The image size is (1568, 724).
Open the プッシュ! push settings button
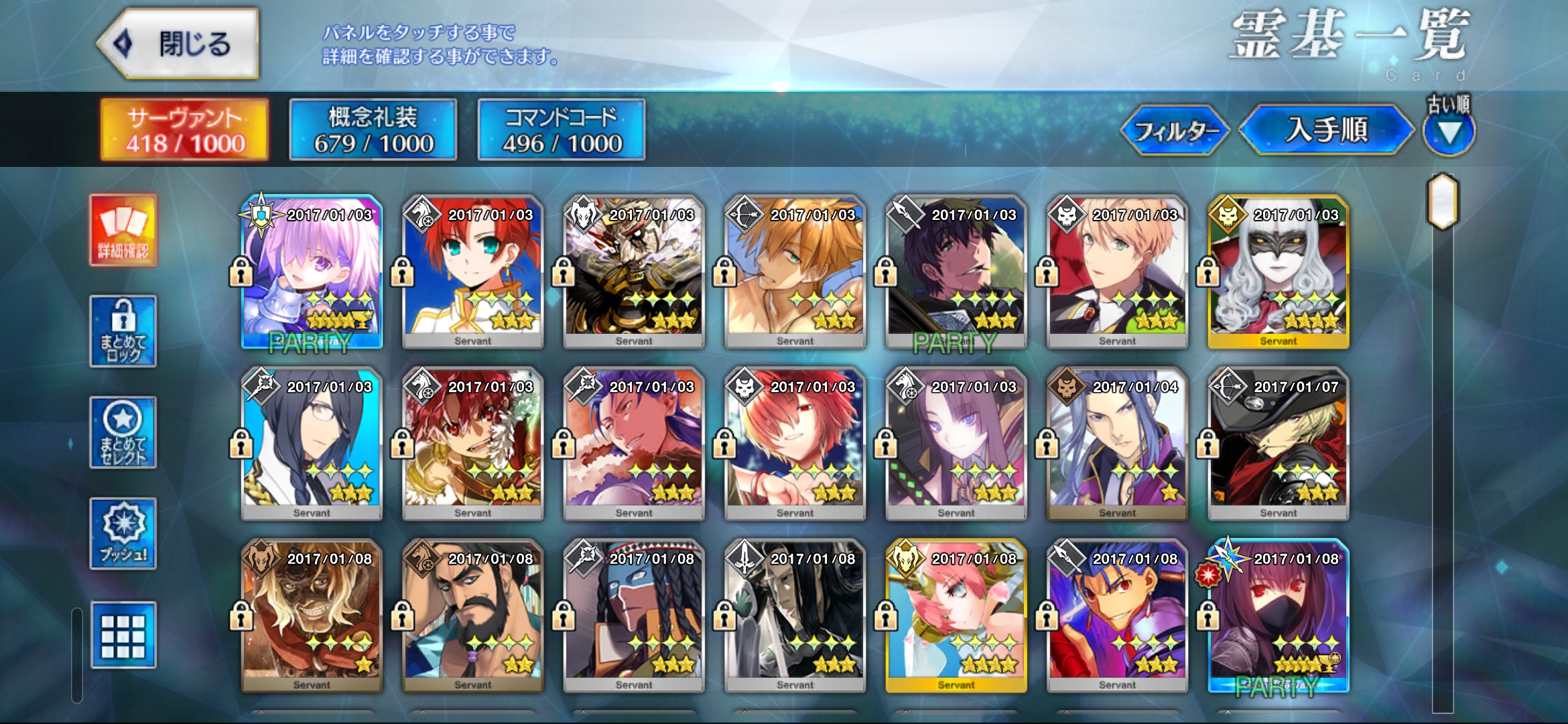tap(123, 534)
